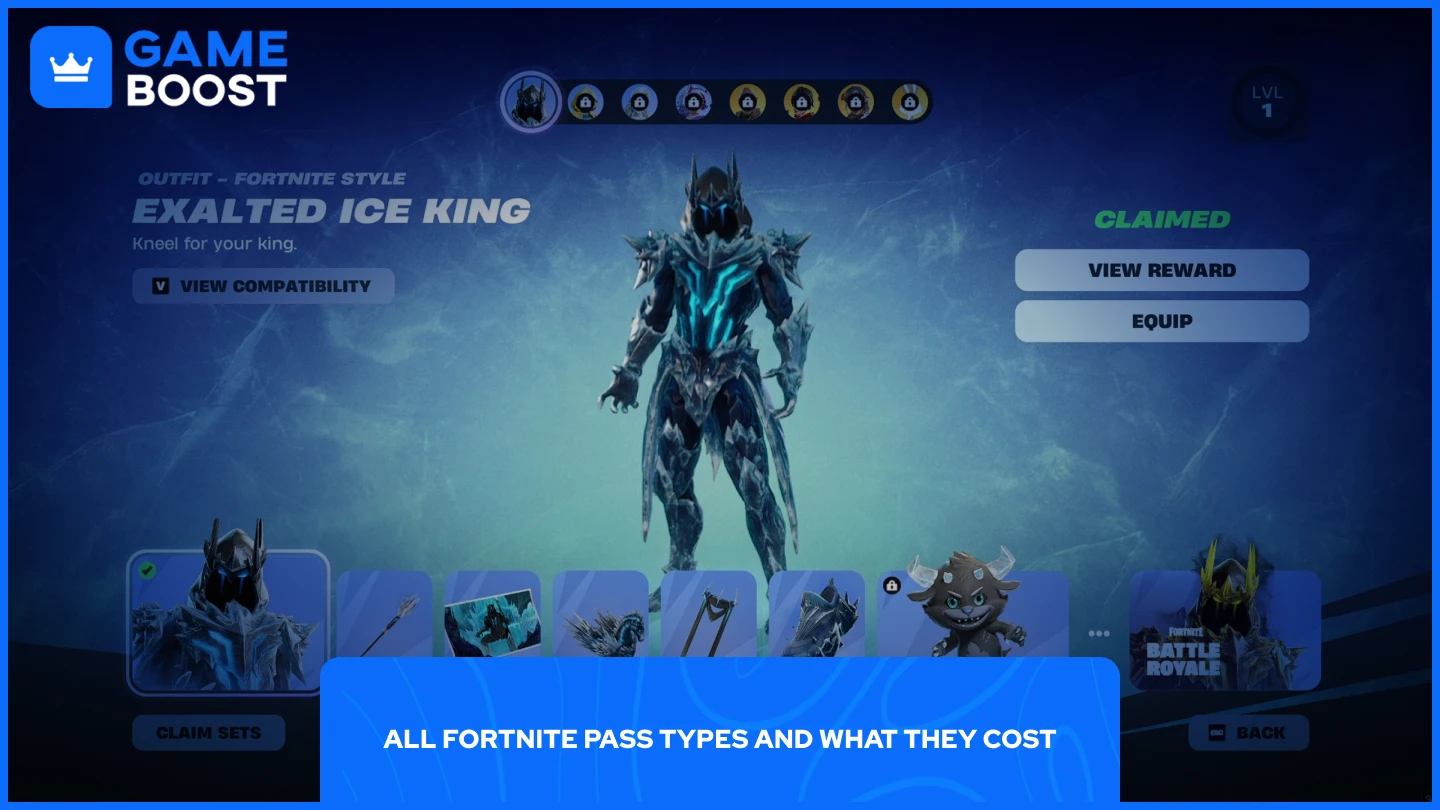Click CLAIM SETS
1440x810 pixels.
(x=209, y=732)
